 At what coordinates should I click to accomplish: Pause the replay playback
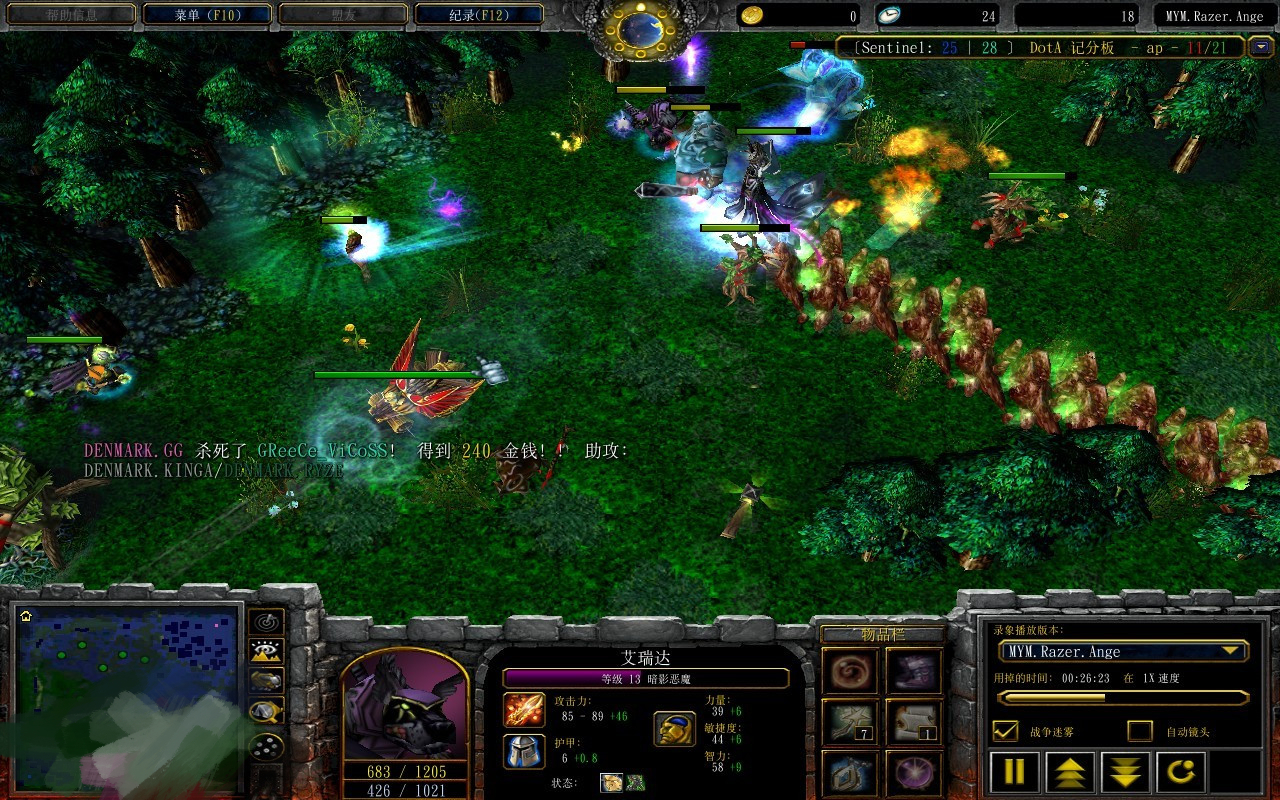click(x=1014, y=773)
